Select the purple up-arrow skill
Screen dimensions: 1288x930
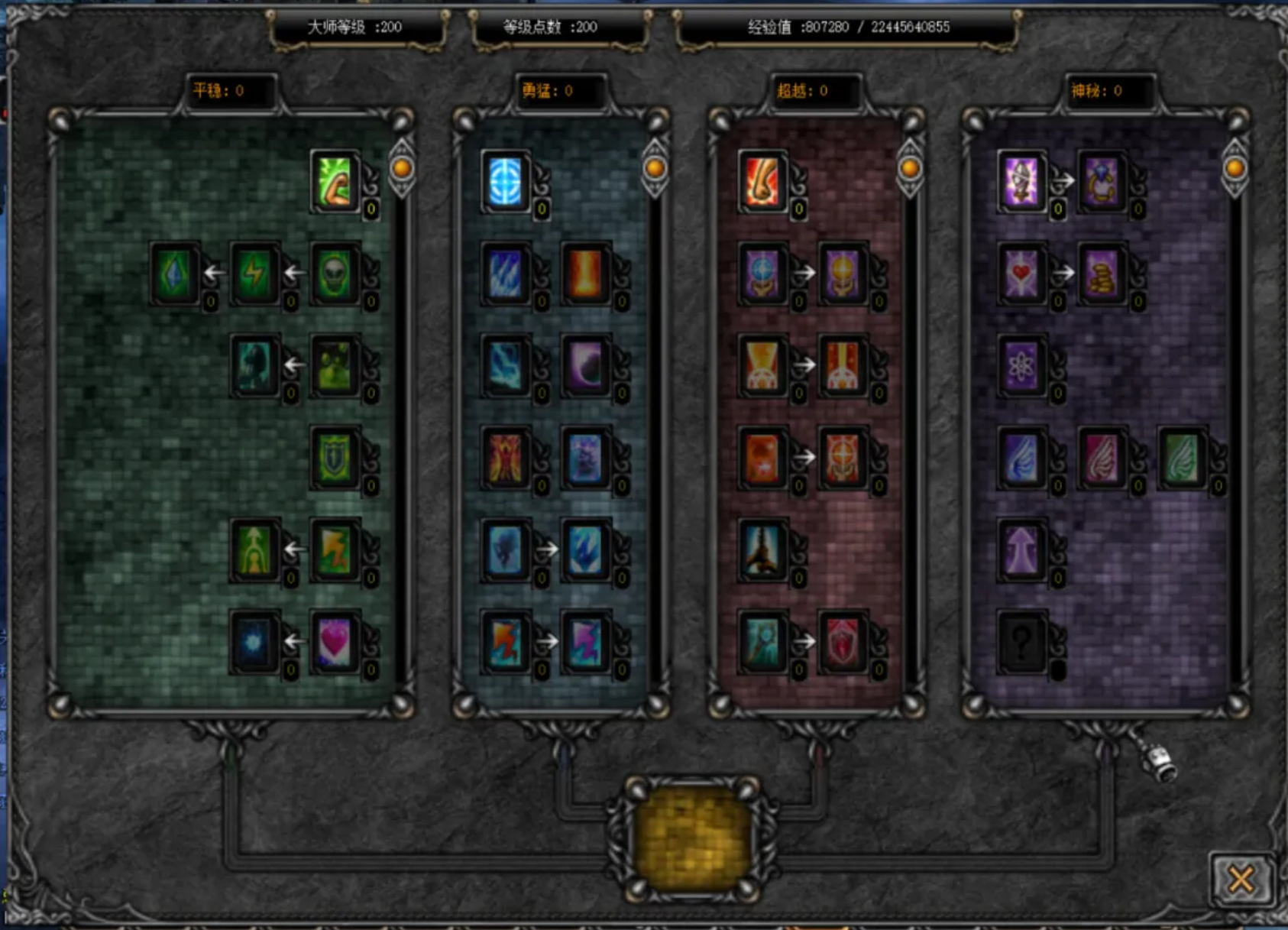coord(1021,549)
